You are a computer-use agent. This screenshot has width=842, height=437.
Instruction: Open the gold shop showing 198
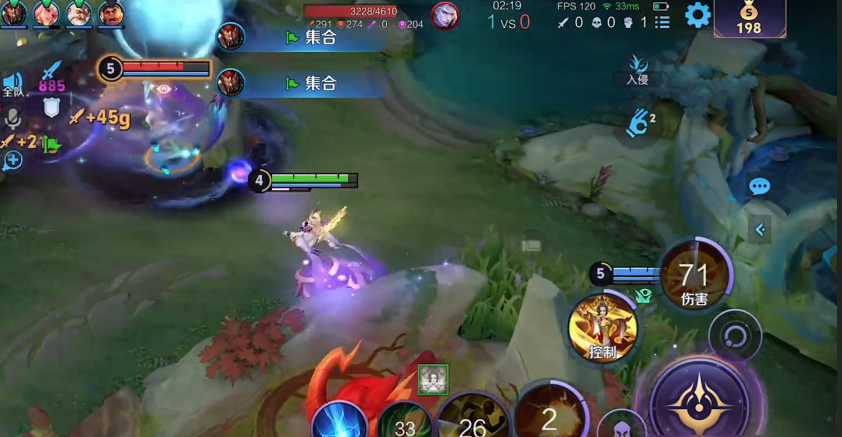[x=749, y=19]
